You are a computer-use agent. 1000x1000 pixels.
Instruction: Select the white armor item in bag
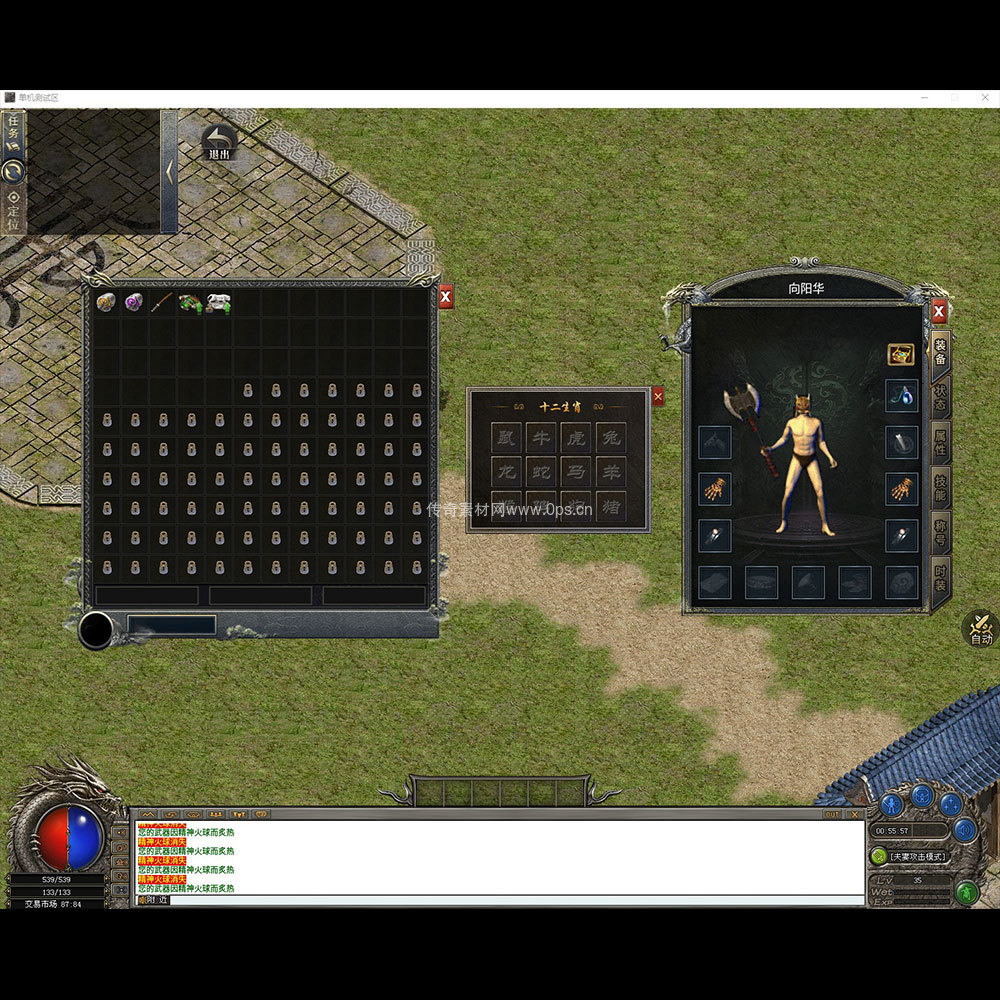pyautogui.click(x=218, y=302)
